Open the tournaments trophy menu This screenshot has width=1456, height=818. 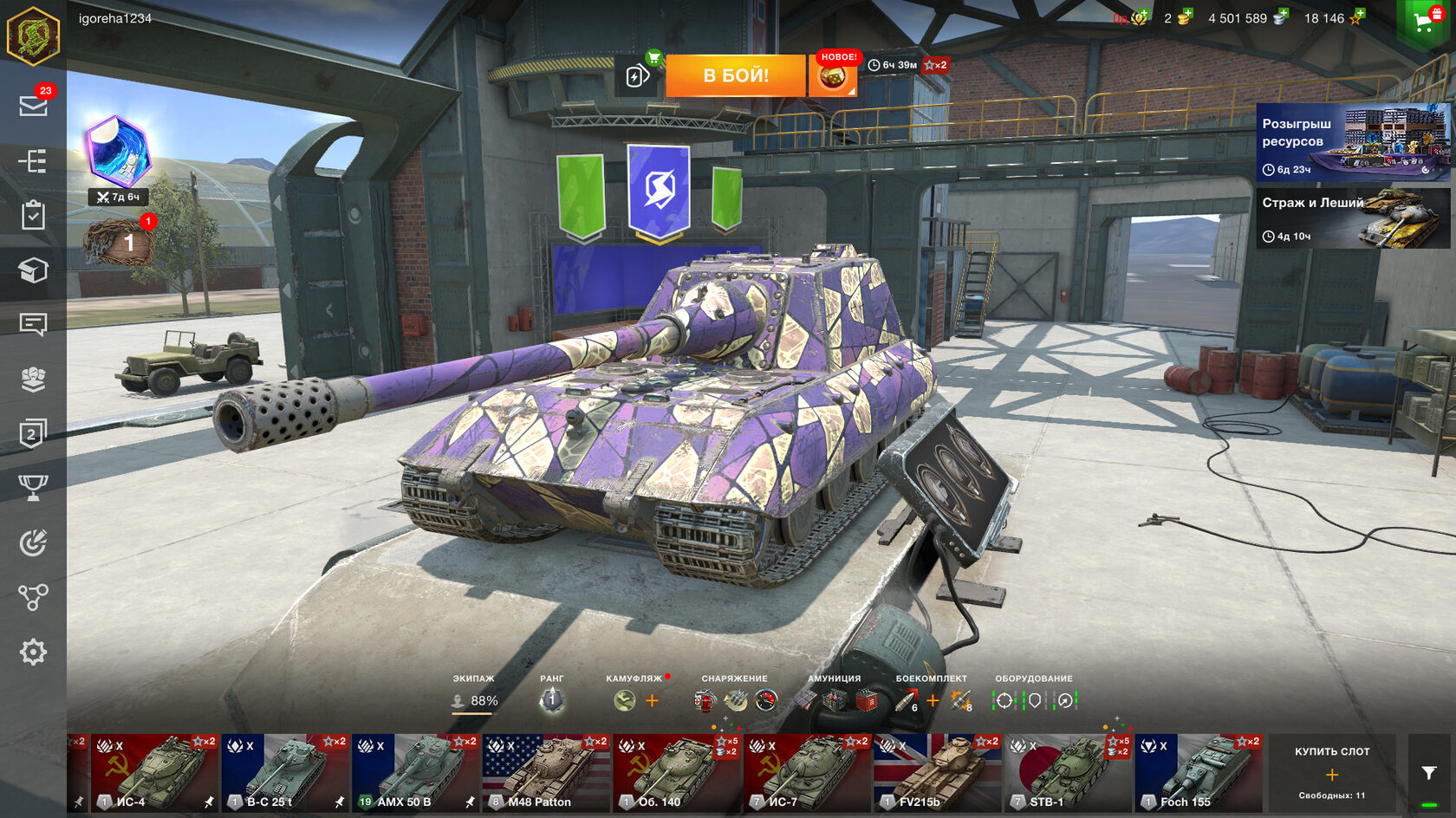[x=33, y=488]
